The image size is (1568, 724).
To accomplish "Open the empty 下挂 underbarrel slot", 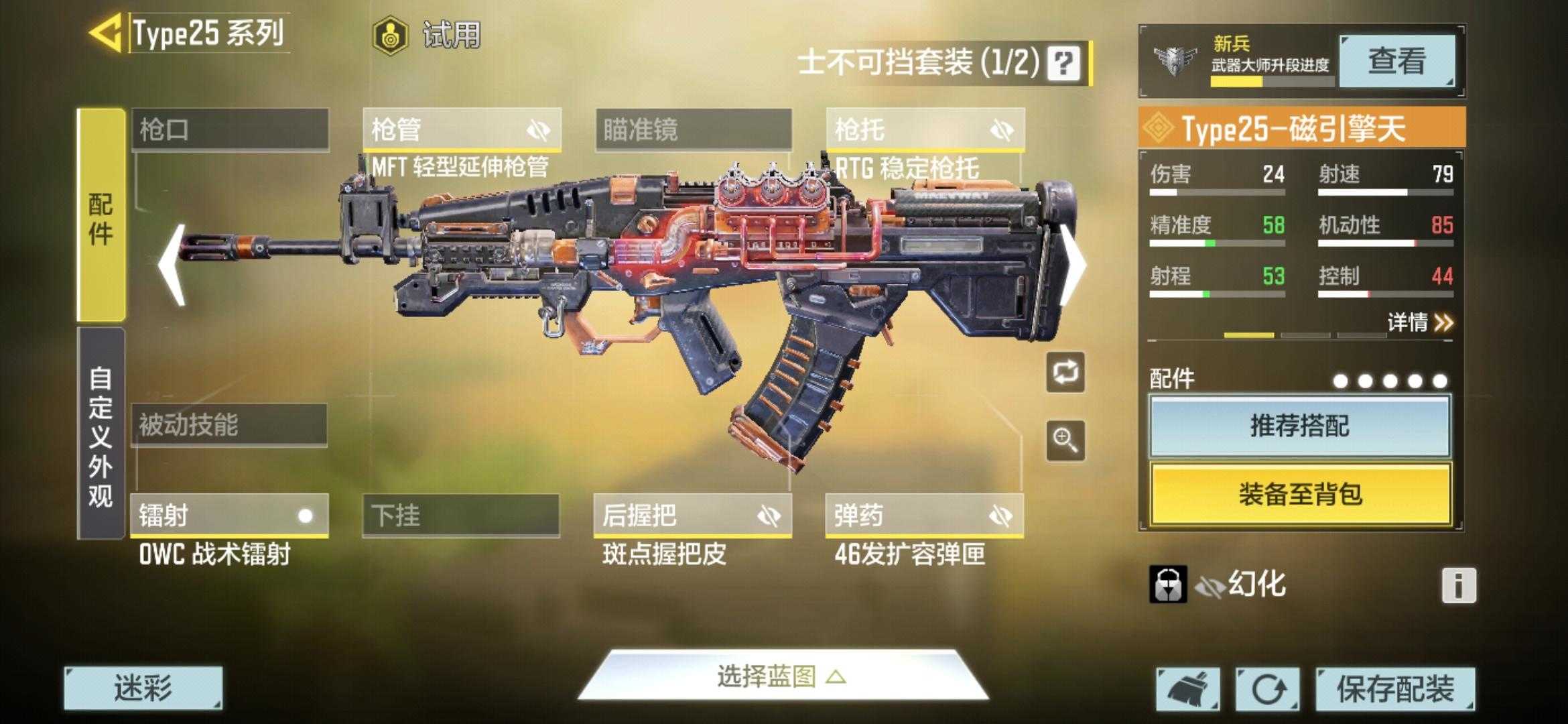I will 460,516.
